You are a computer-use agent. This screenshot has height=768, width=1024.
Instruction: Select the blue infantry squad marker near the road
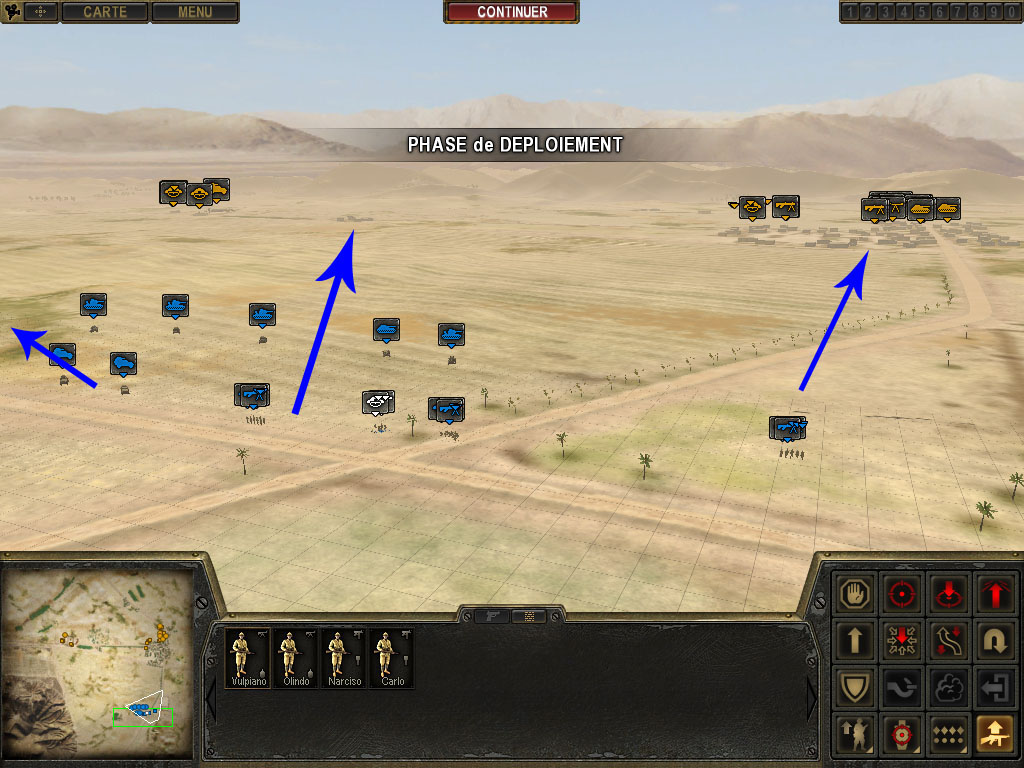tap(789, 428)
